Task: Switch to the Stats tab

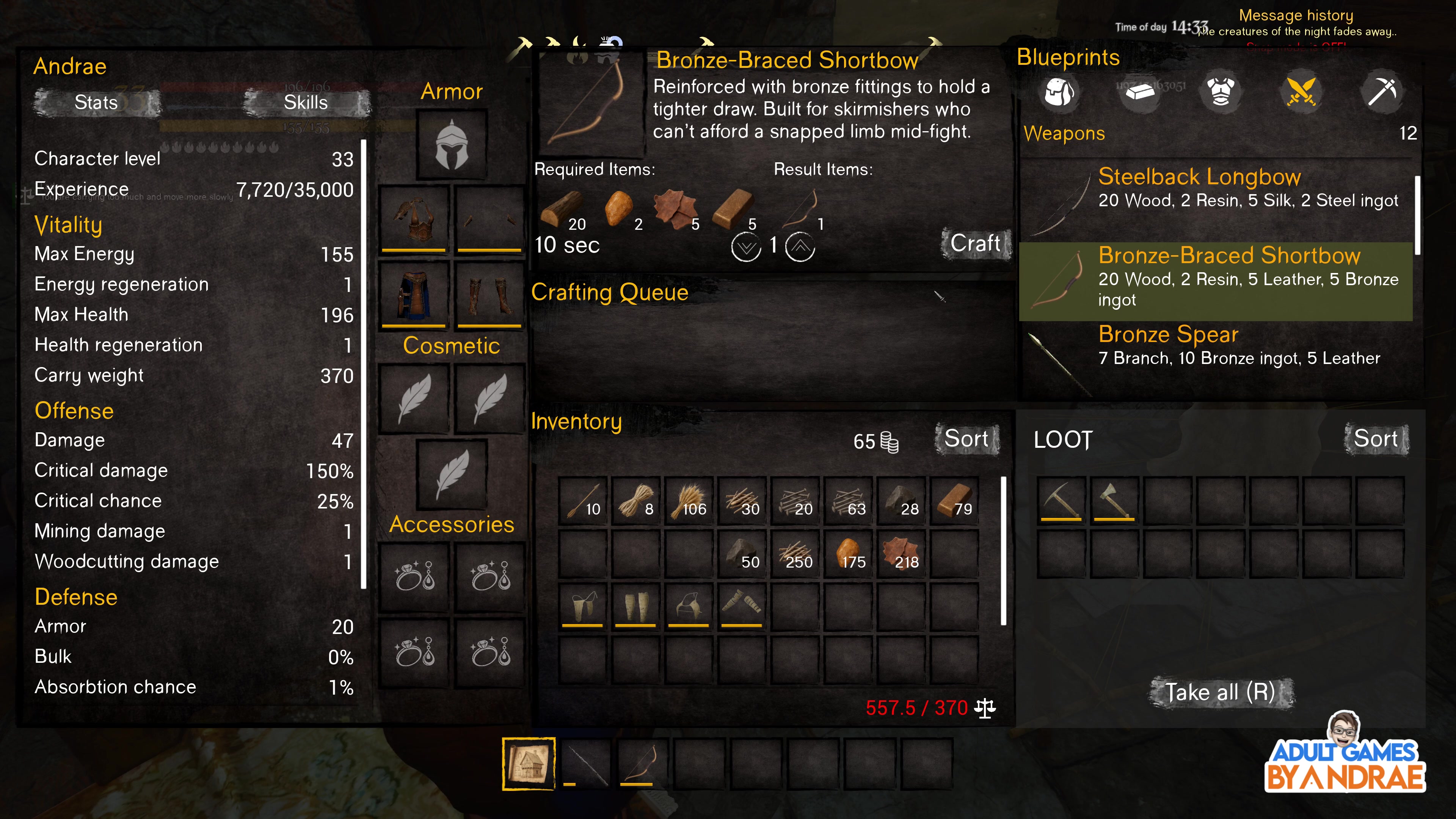Action: pos(96,103)
